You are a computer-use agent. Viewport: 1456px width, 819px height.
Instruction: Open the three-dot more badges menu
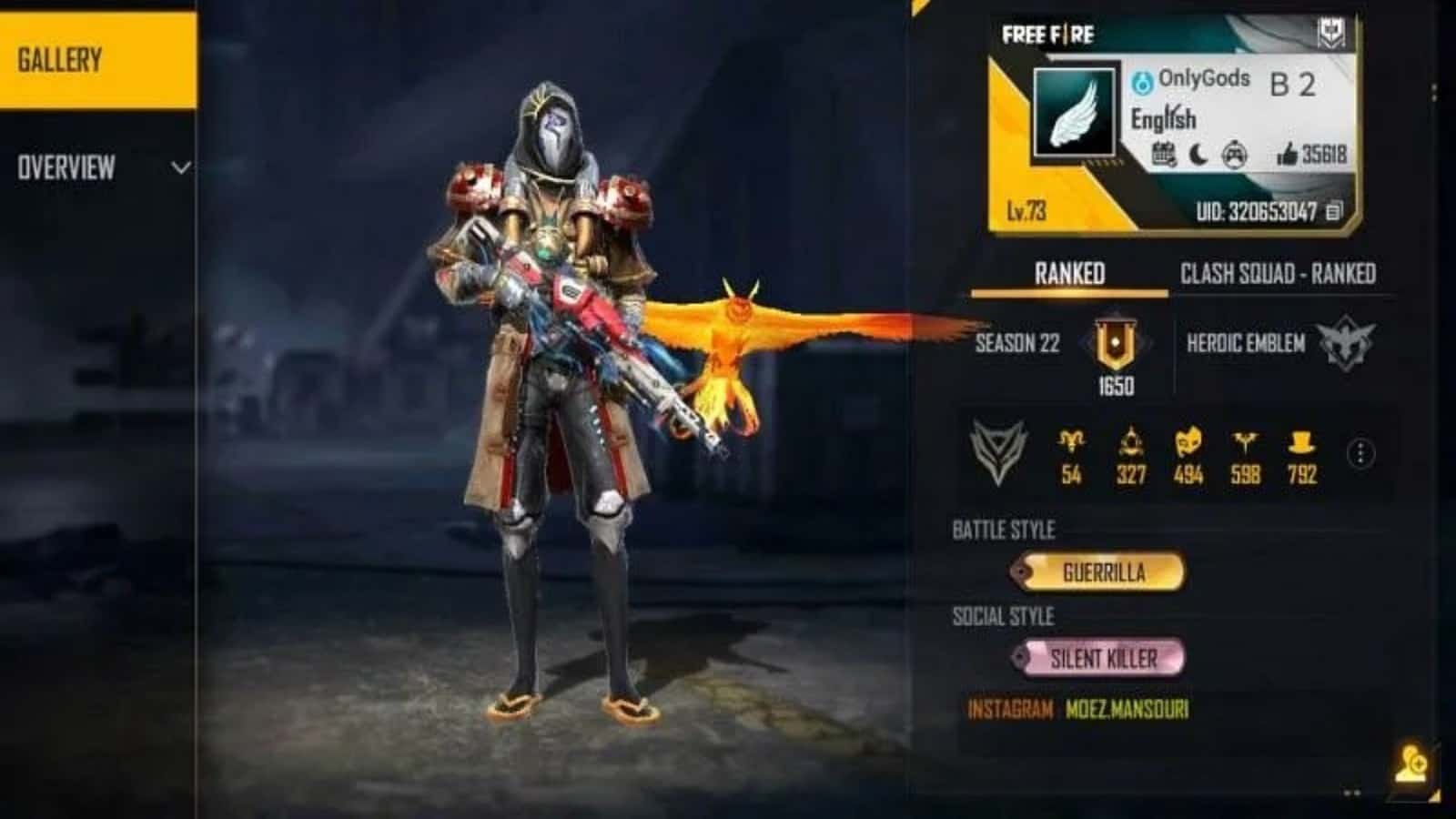click(x=1360, y=453)
